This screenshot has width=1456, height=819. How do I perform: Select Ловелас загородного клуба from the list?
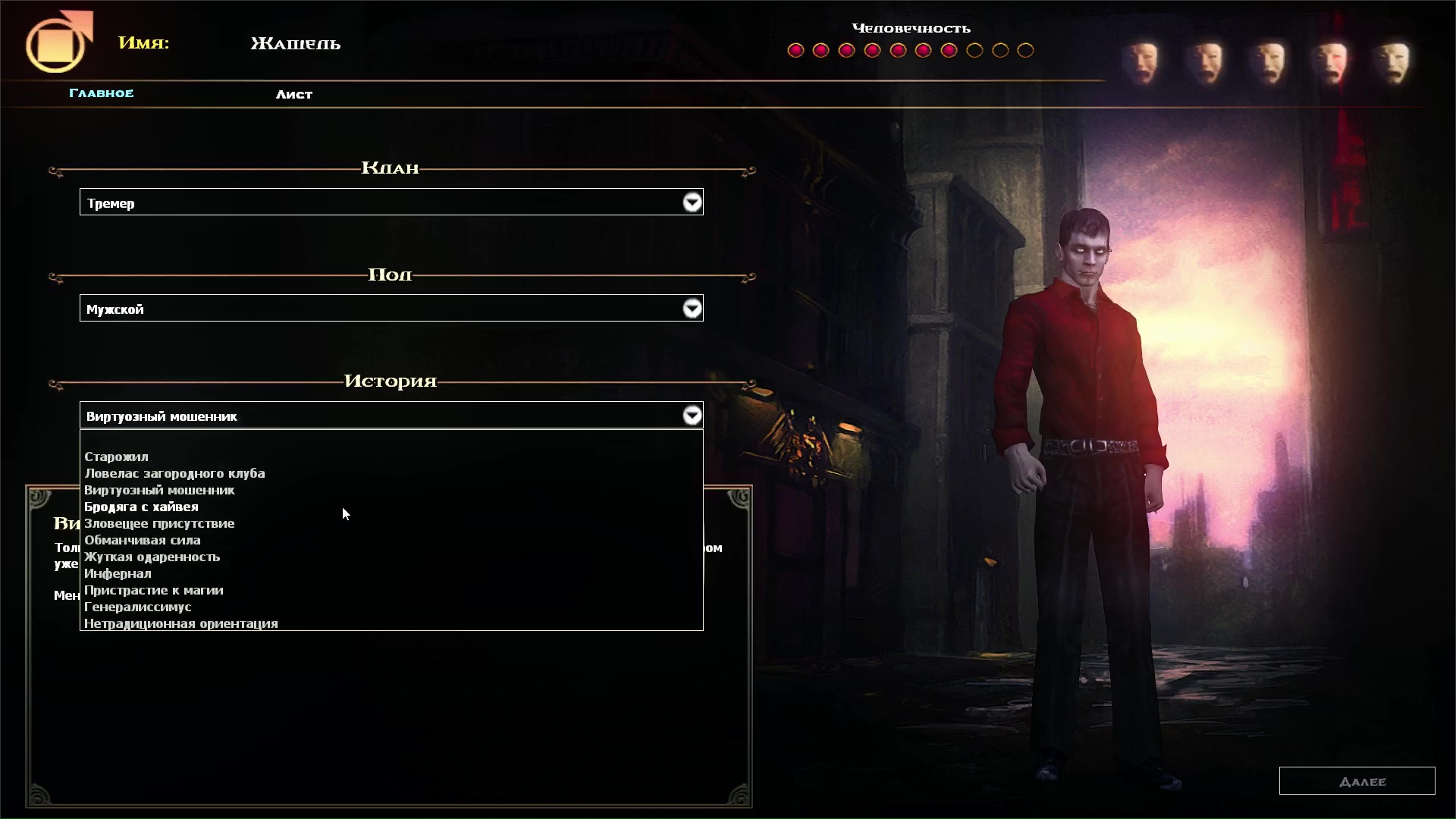(x=174, y=473)
